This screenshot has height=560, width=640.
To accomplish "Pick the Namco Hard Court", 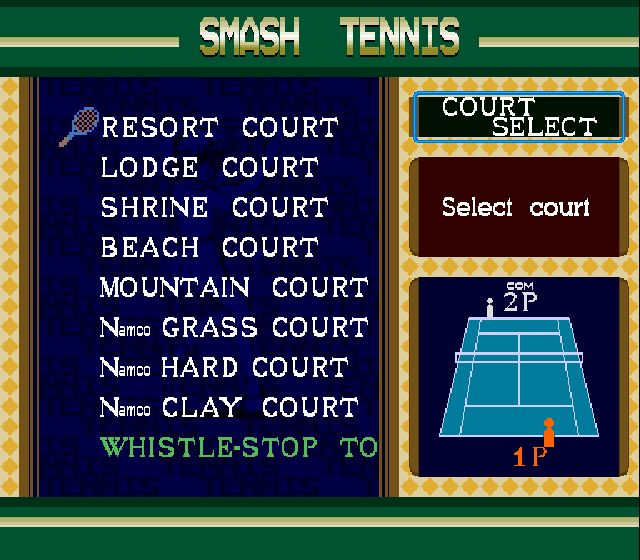I will (x=224, y=368).
